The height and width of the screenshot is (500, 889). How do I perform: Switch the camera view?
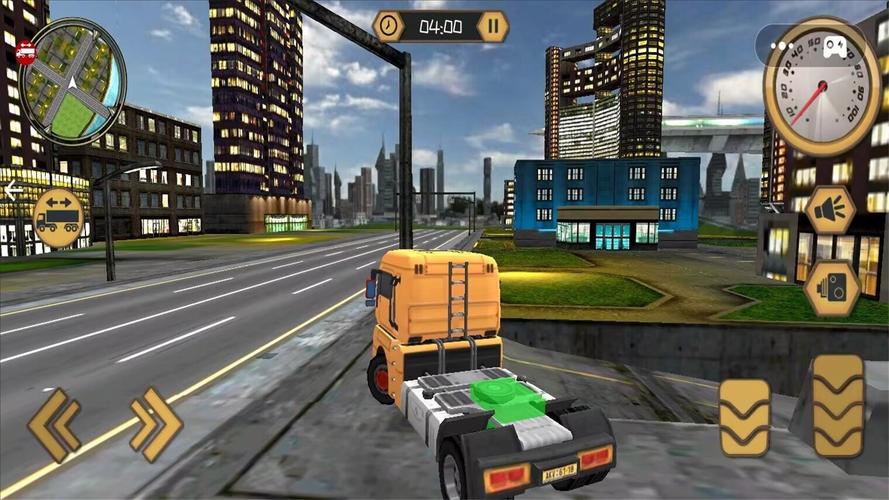pos(832,288)
